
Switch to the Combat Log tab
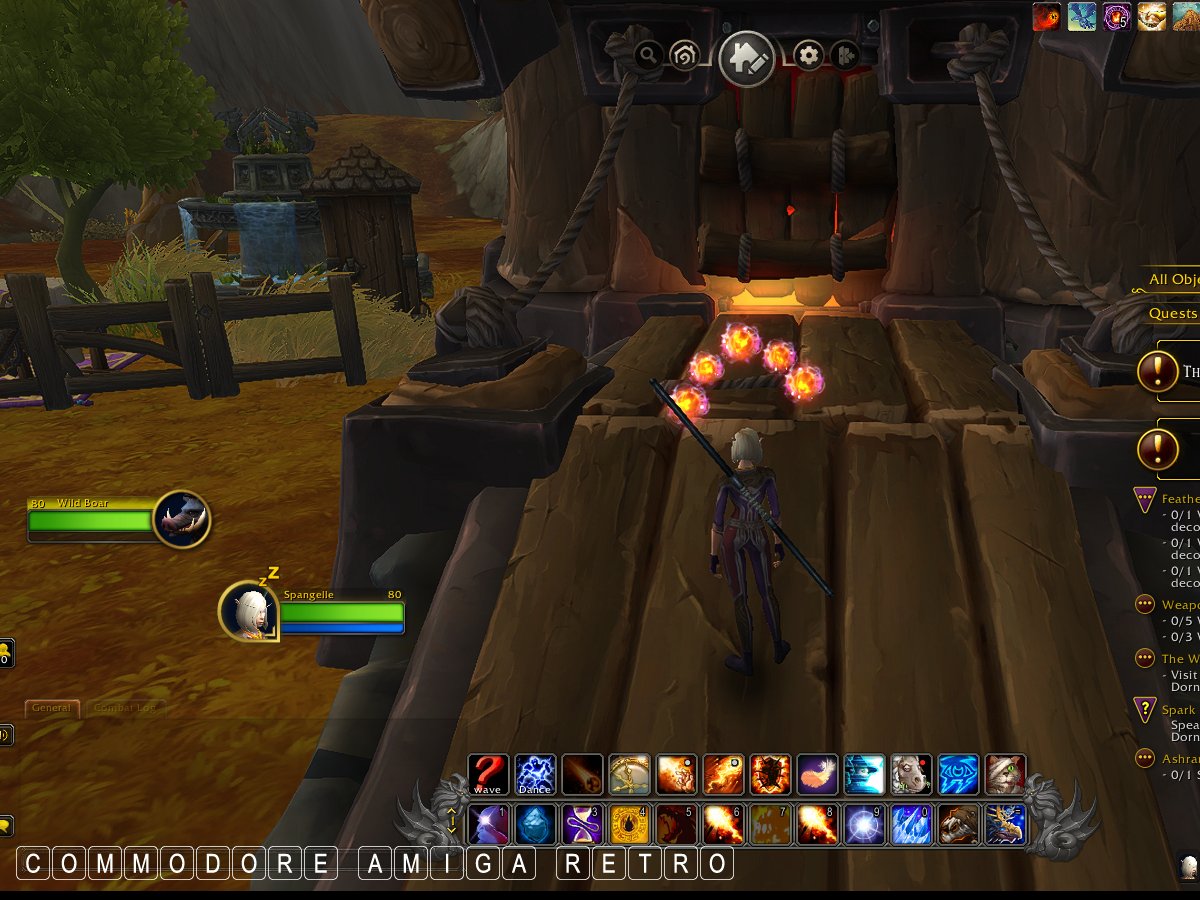(124, 708)
